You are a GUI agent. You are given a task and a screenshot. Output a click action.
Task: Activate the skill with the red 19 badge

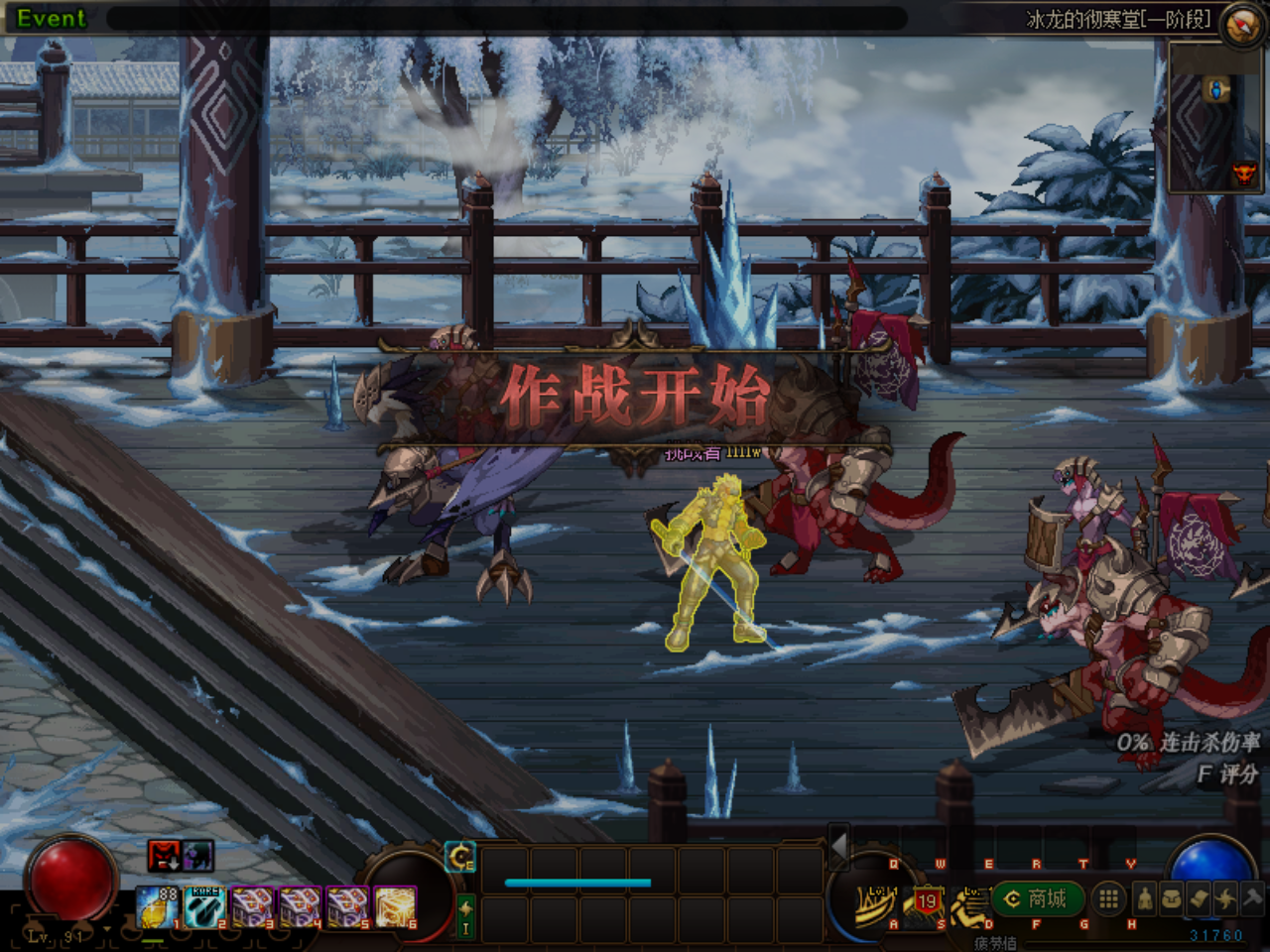(x=926, y=902)
